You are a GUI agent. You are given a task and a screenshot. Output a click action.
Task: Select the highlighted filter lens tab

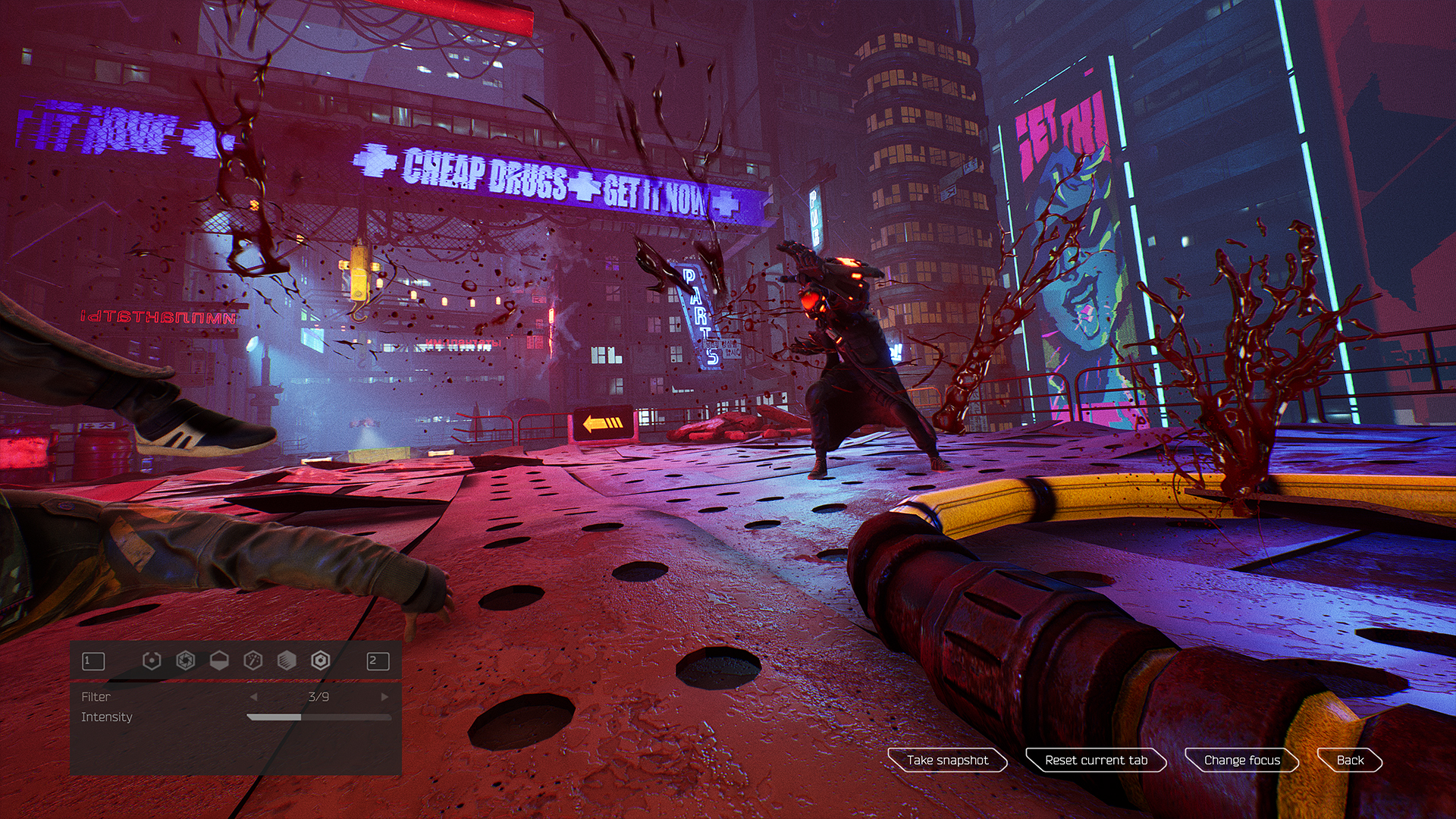pyautogui.click(x=321, y=661)
